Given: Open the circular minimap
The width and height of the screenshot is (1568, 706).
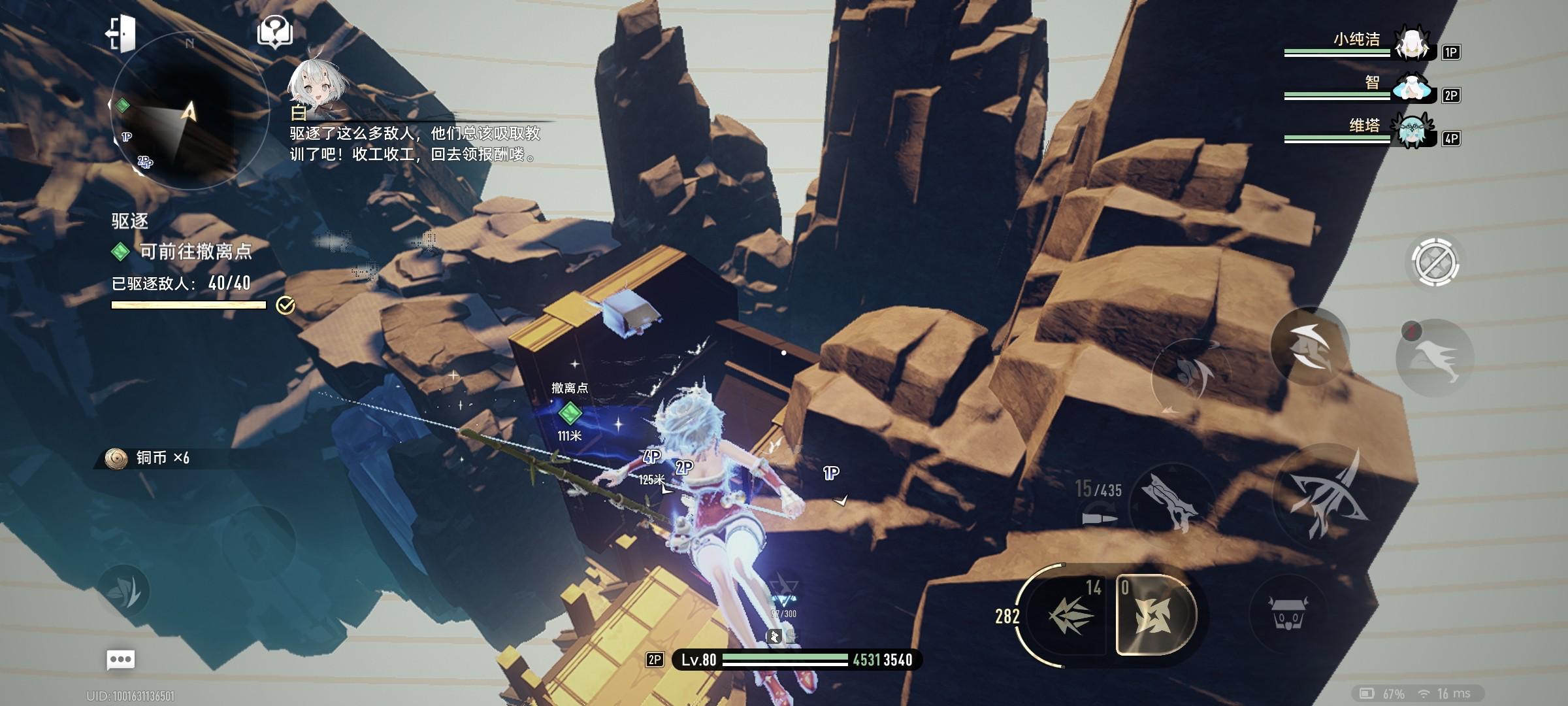Looking at the screenshot, I should (x=189, y=111).
